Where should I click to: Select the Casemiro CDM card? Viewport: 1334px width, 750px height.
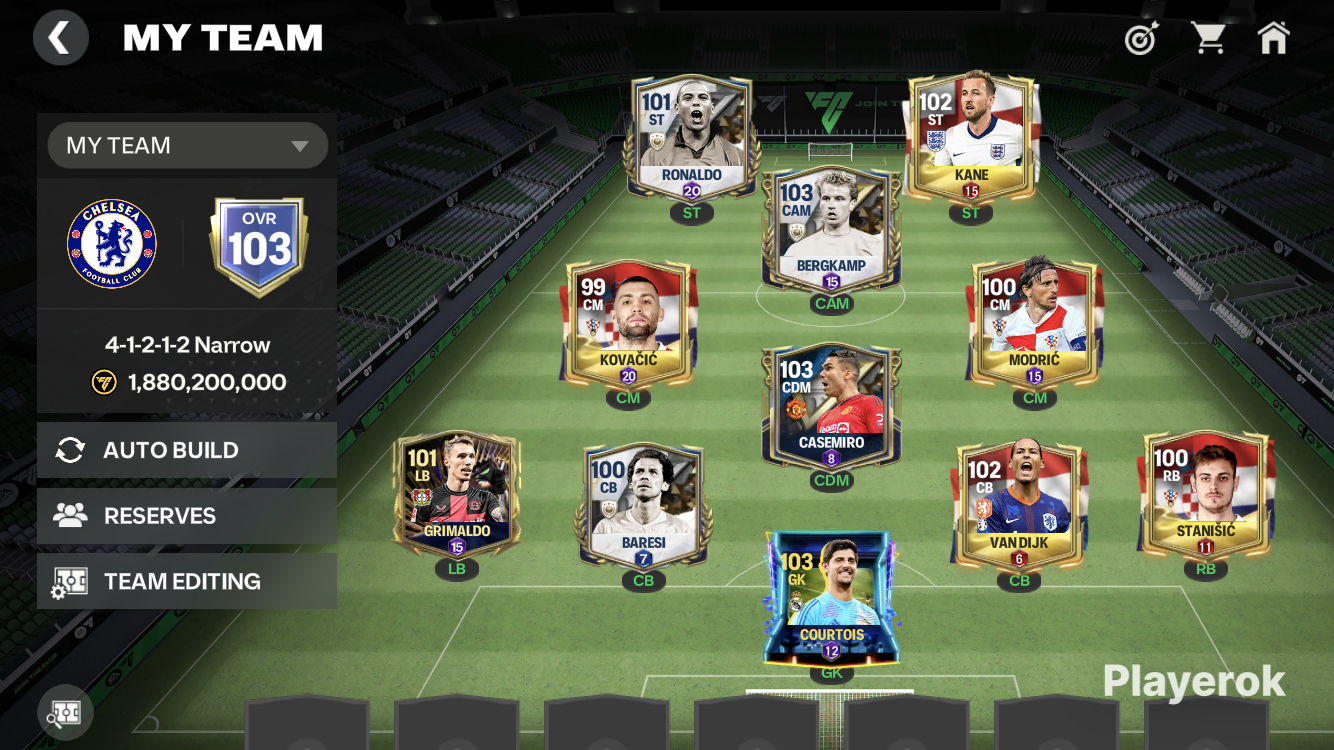point(831,407)
